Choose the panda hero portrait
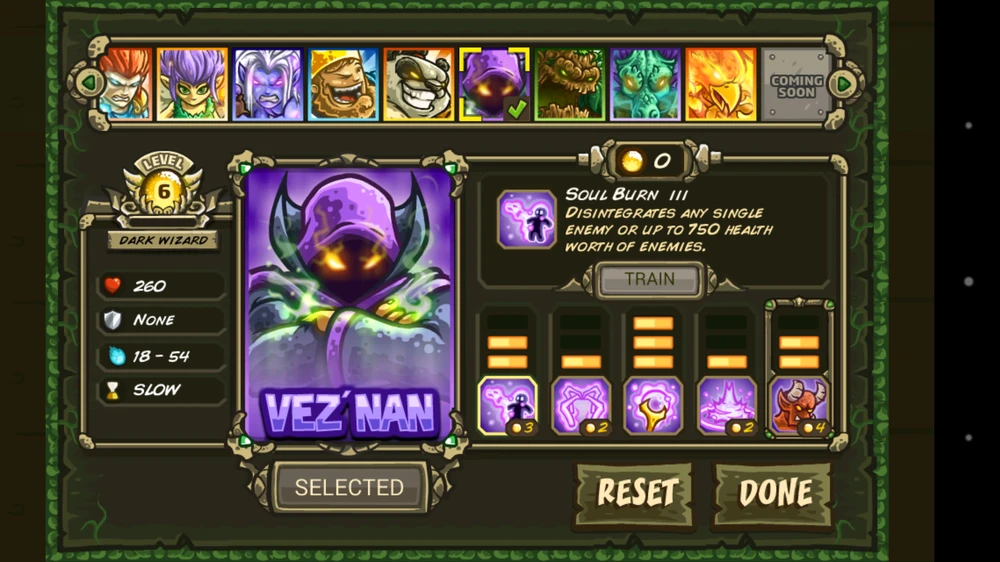 [418, 84]
